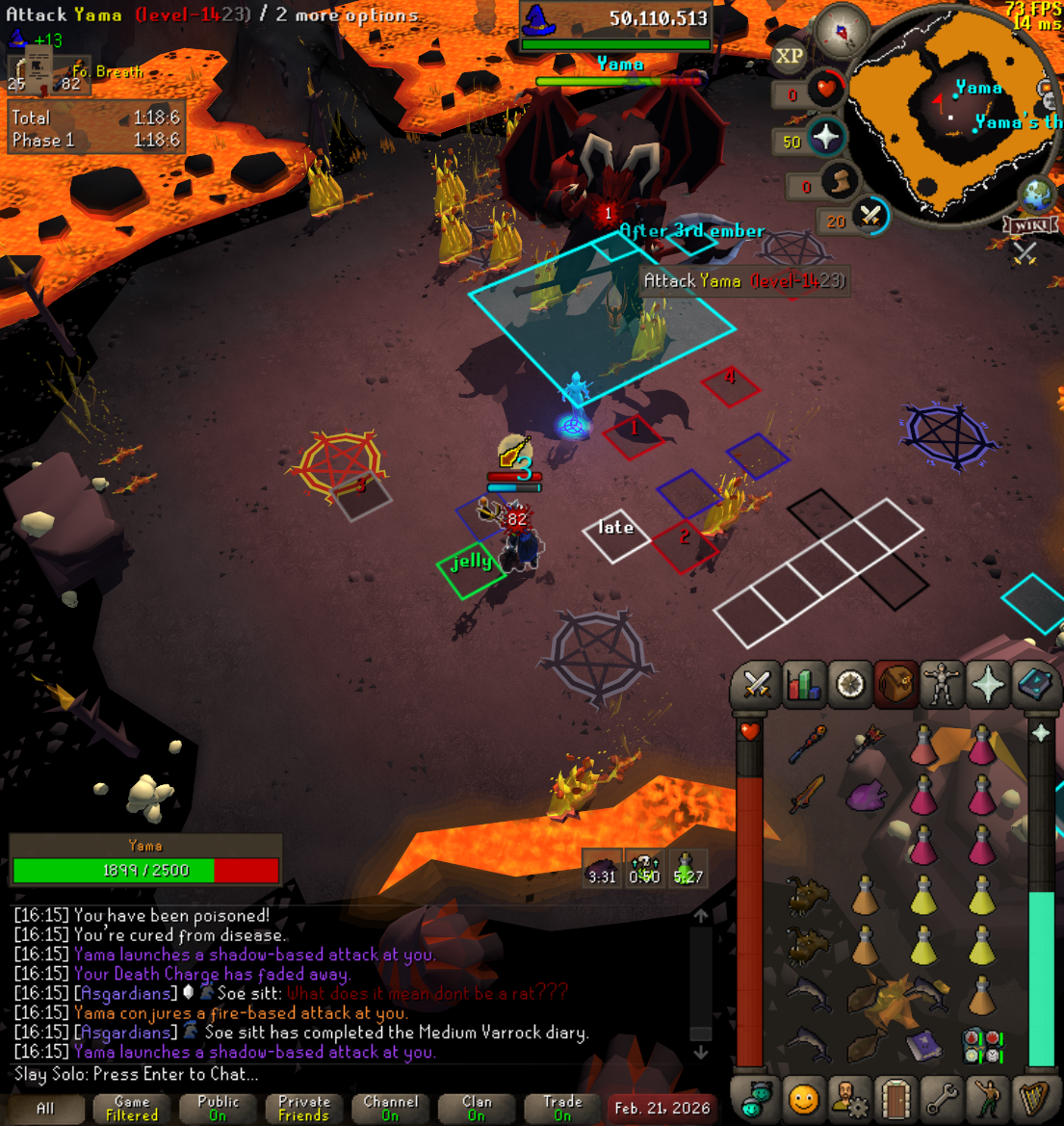Open the world map globe
The width and height of the screenshot is (1064, 1126).
1040,194
